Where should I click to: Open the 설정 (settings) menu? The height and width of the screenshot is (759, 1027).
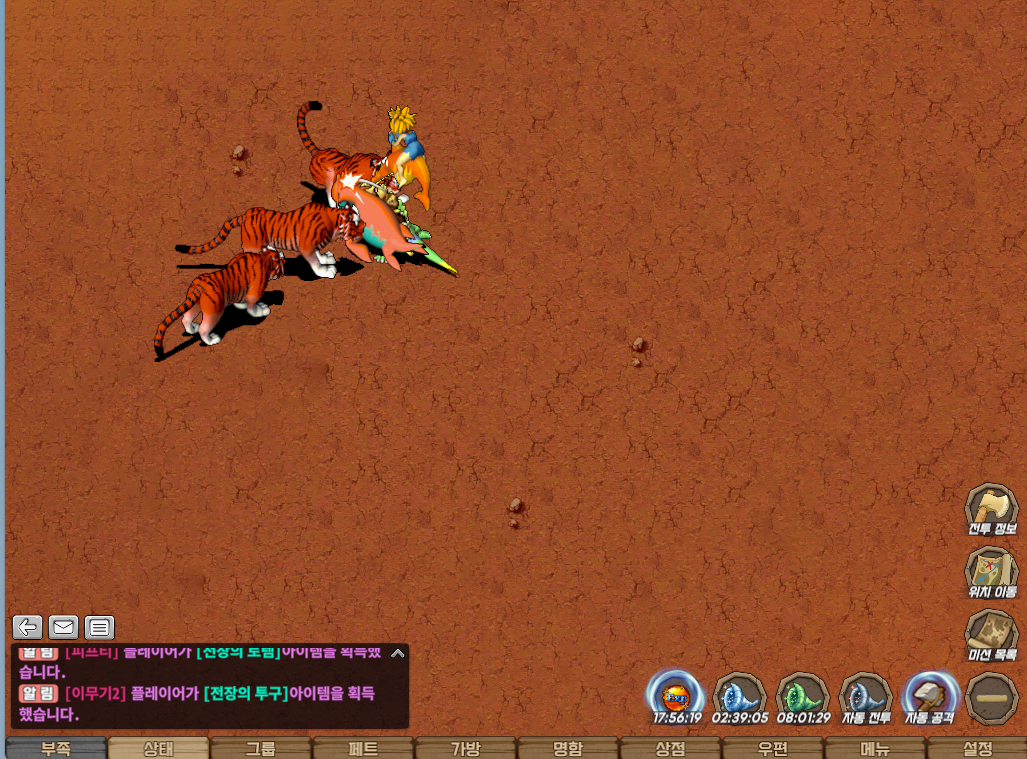coord(977,749)
